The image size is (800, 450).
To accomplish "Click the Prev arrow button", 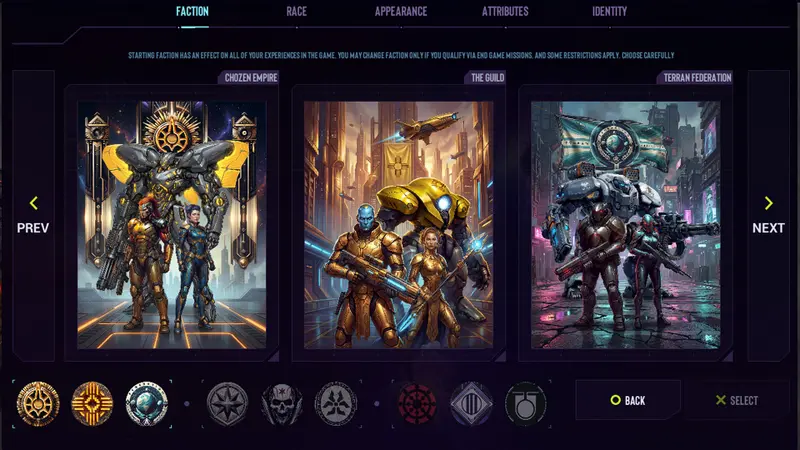I will 33,215.
